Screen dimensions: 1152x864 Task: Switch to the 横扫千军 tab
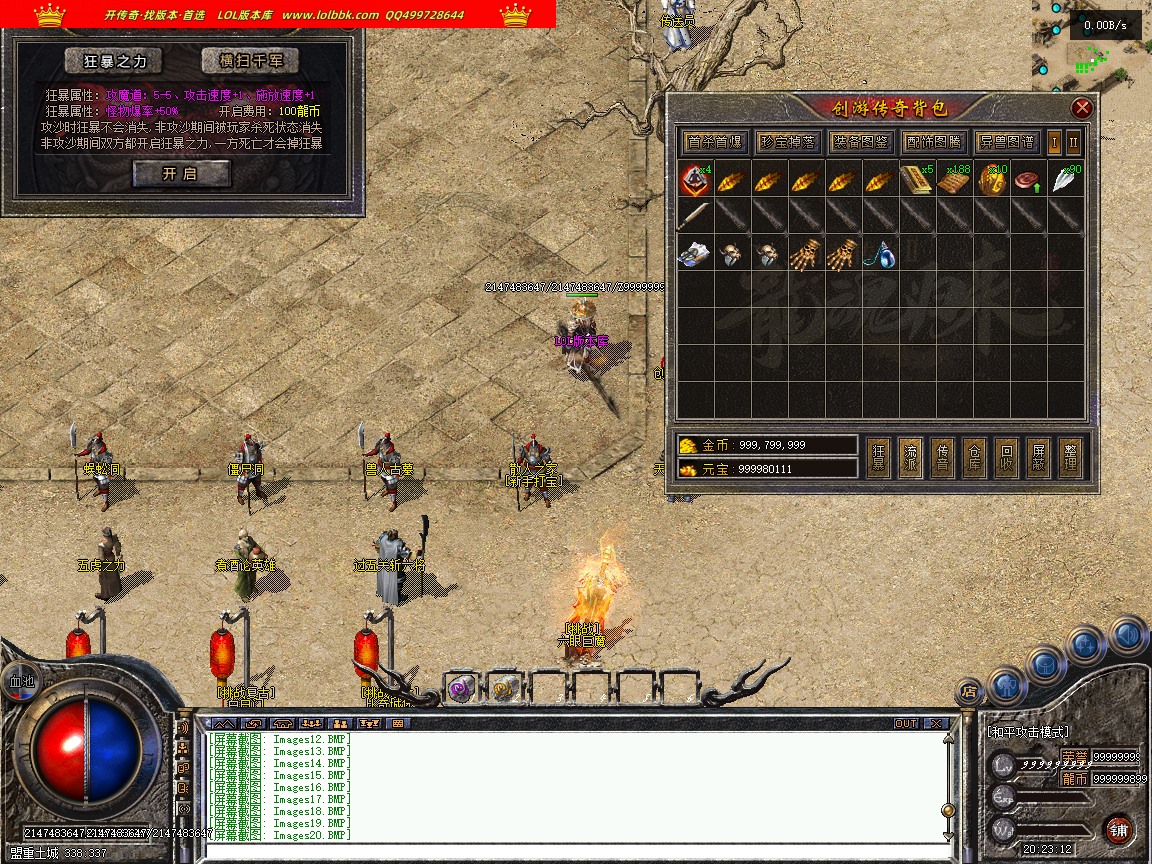pyautogui.click(x=249, y=61)
